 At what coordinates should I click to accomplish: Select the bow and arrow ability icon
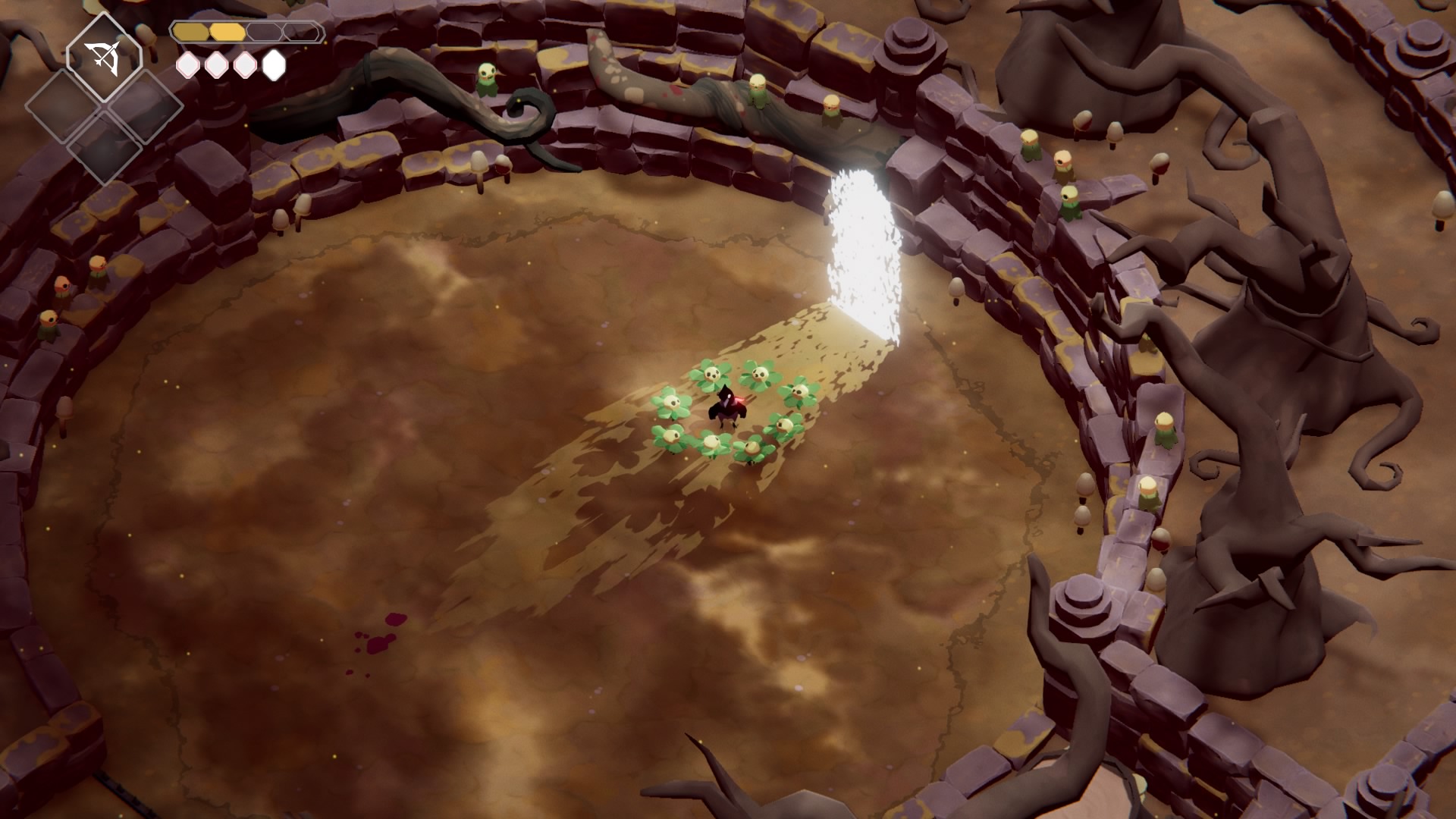point(104,58)
